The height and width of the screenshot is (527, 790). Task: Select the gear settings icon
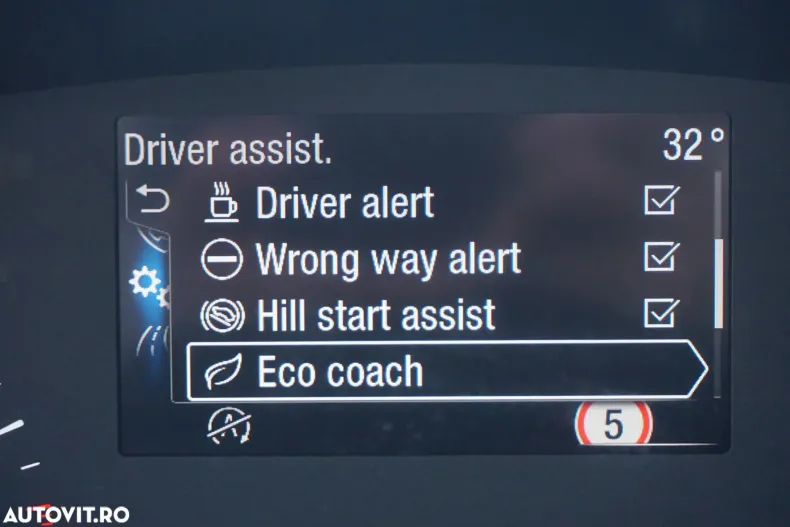click(x=149, y=287)
